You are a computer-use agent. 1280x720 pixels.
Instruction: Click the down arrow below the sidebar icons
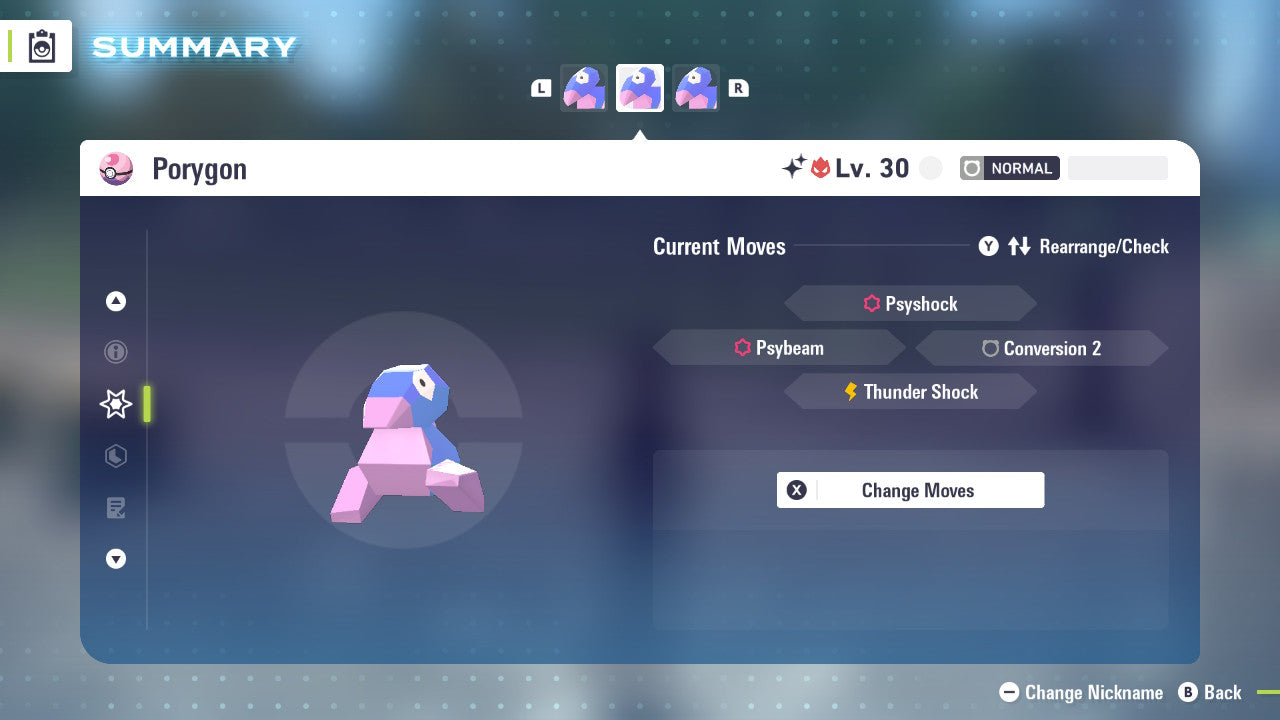click(116, 559)
